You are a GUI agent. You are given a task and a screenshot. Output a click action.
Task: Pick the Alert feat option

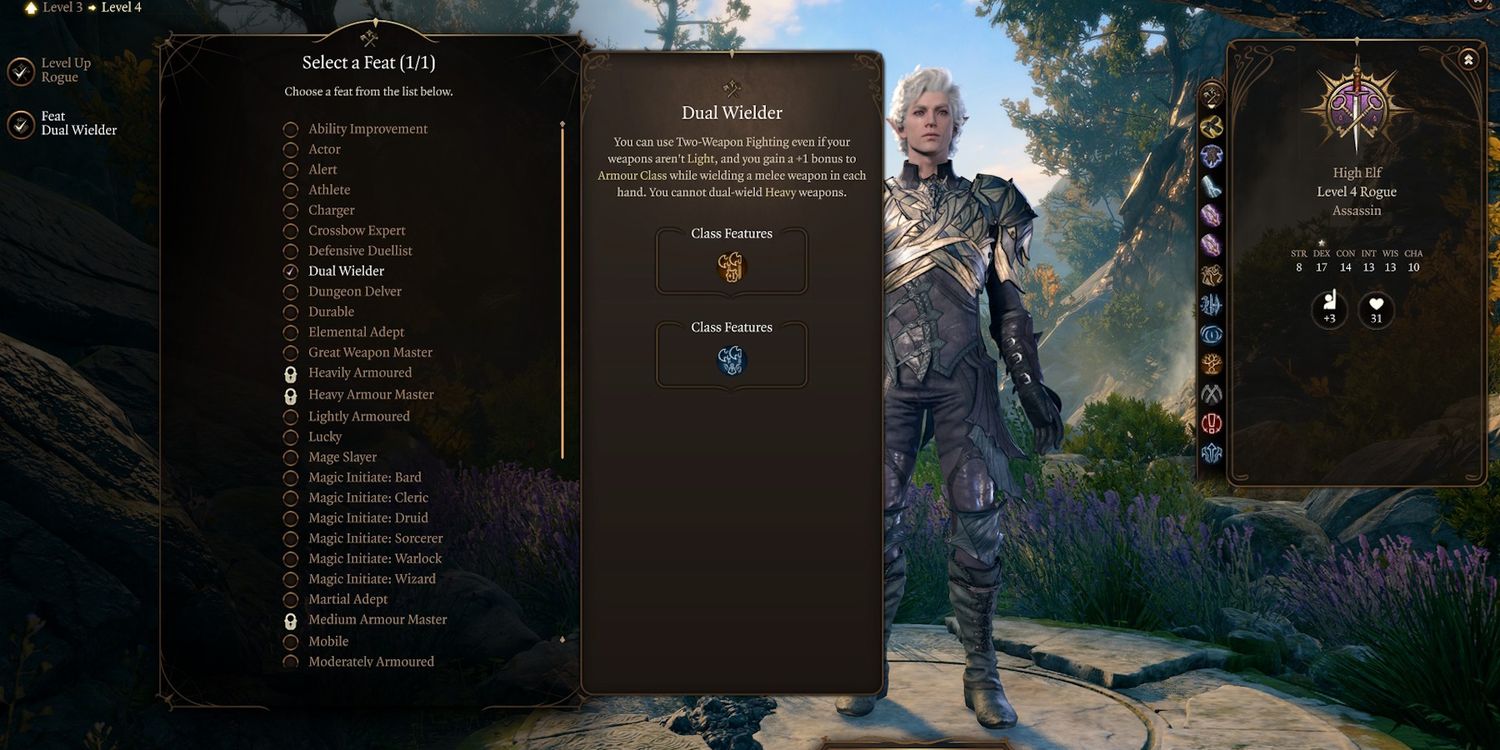[x=322, y=170]
